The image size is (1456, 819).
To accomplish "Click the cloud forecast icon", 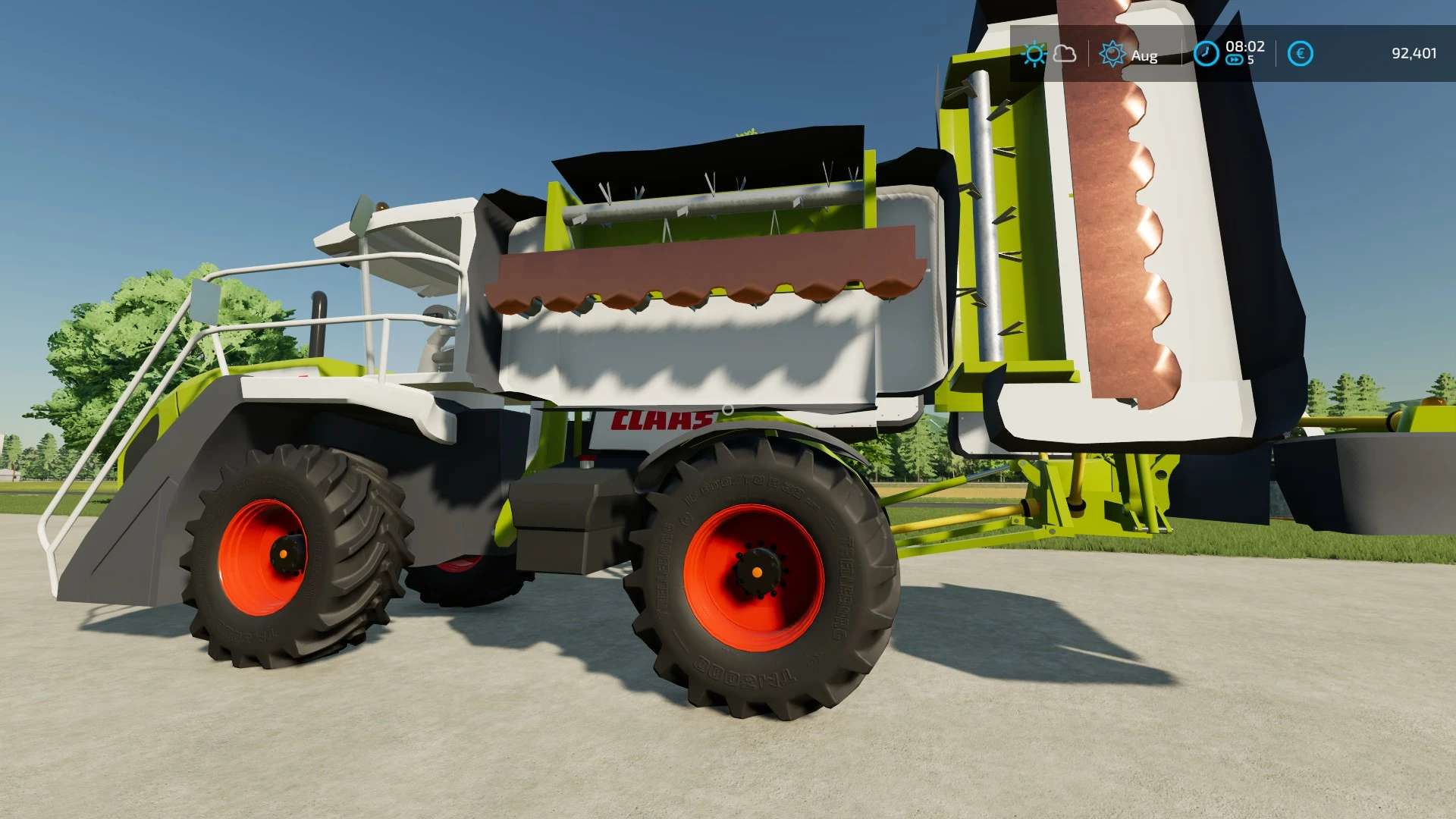I will (x=1065, y=54).
